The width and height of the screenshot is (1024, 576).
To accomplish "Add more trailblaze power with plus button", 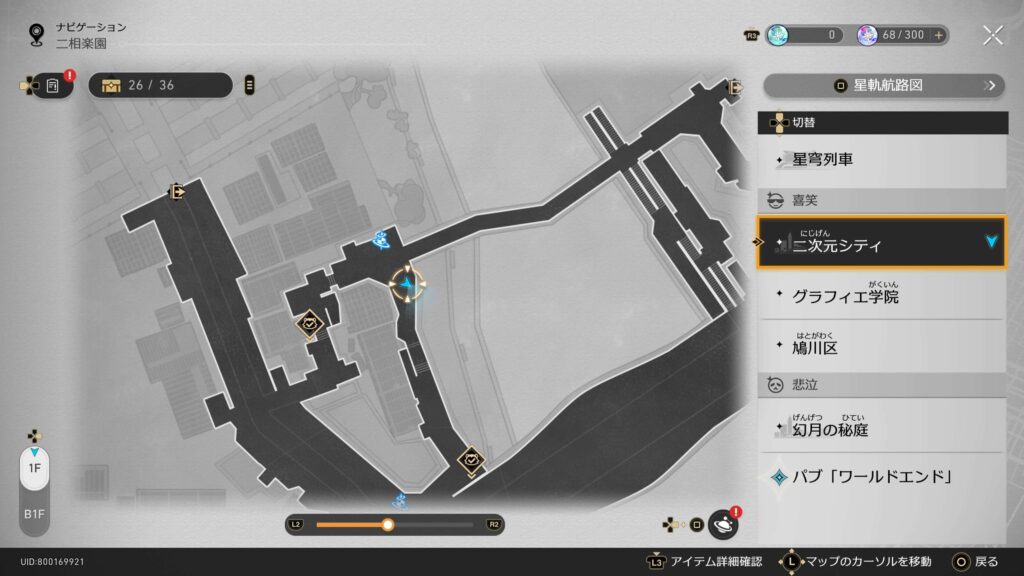I will click(938, 35).
